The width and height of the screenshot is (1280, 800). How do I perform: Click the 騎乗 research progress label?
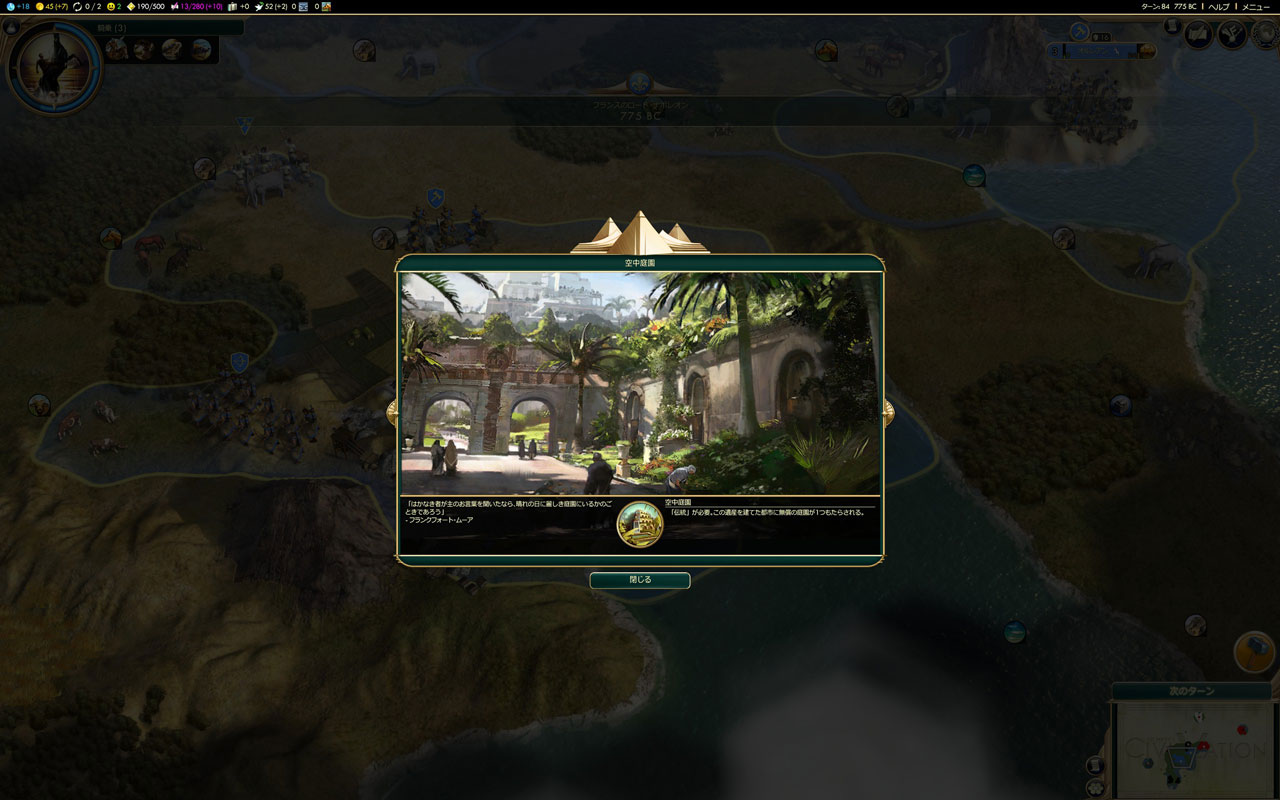[112, 28]
